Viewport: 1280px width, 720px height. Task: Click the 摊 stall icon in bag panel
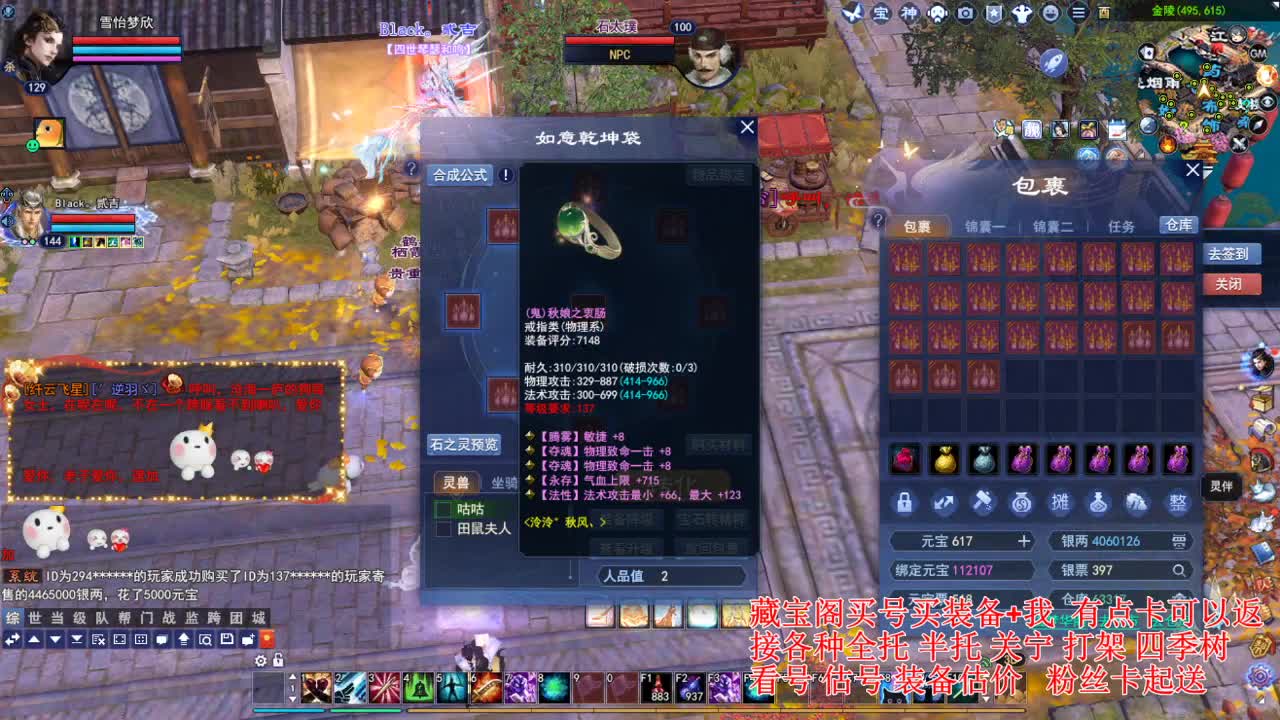pyautogui.click(x=1062, y=503)
